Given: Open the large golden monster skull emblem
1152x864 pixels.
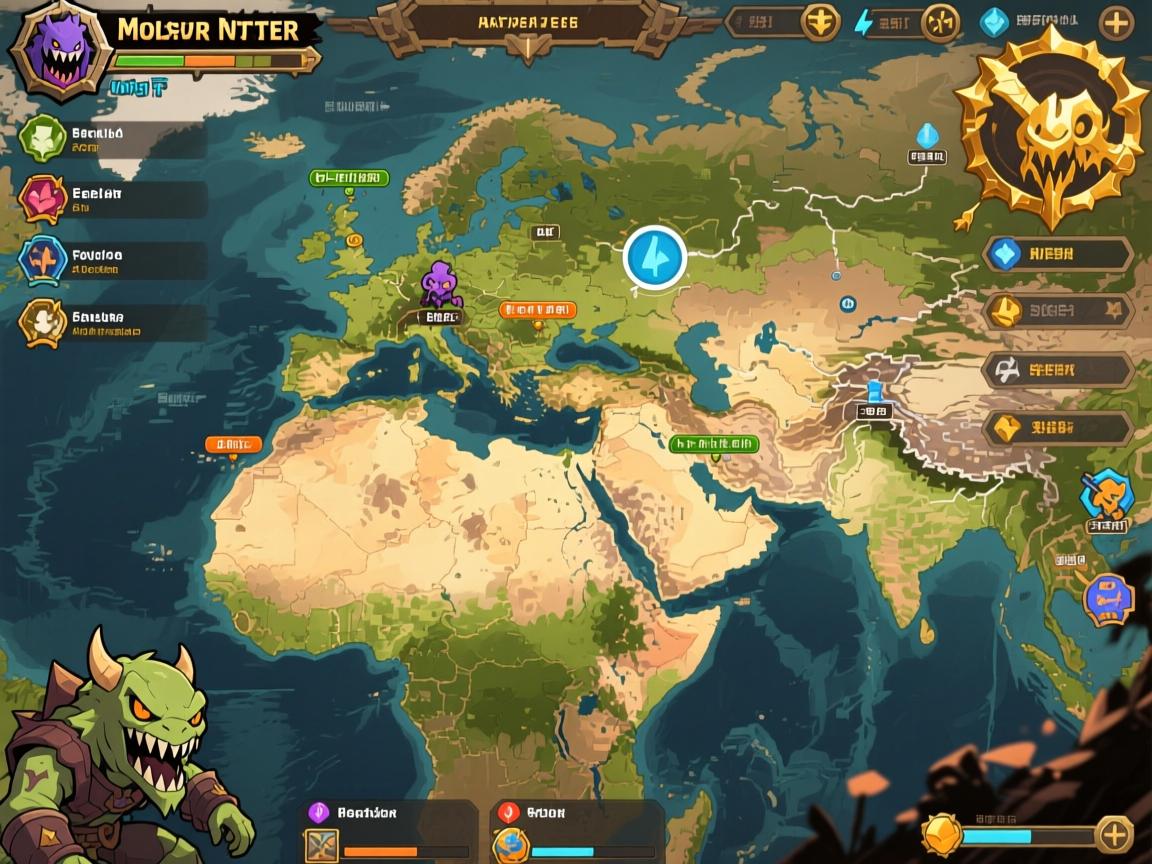Looking at the screenshot, I should click(1050, 125).
